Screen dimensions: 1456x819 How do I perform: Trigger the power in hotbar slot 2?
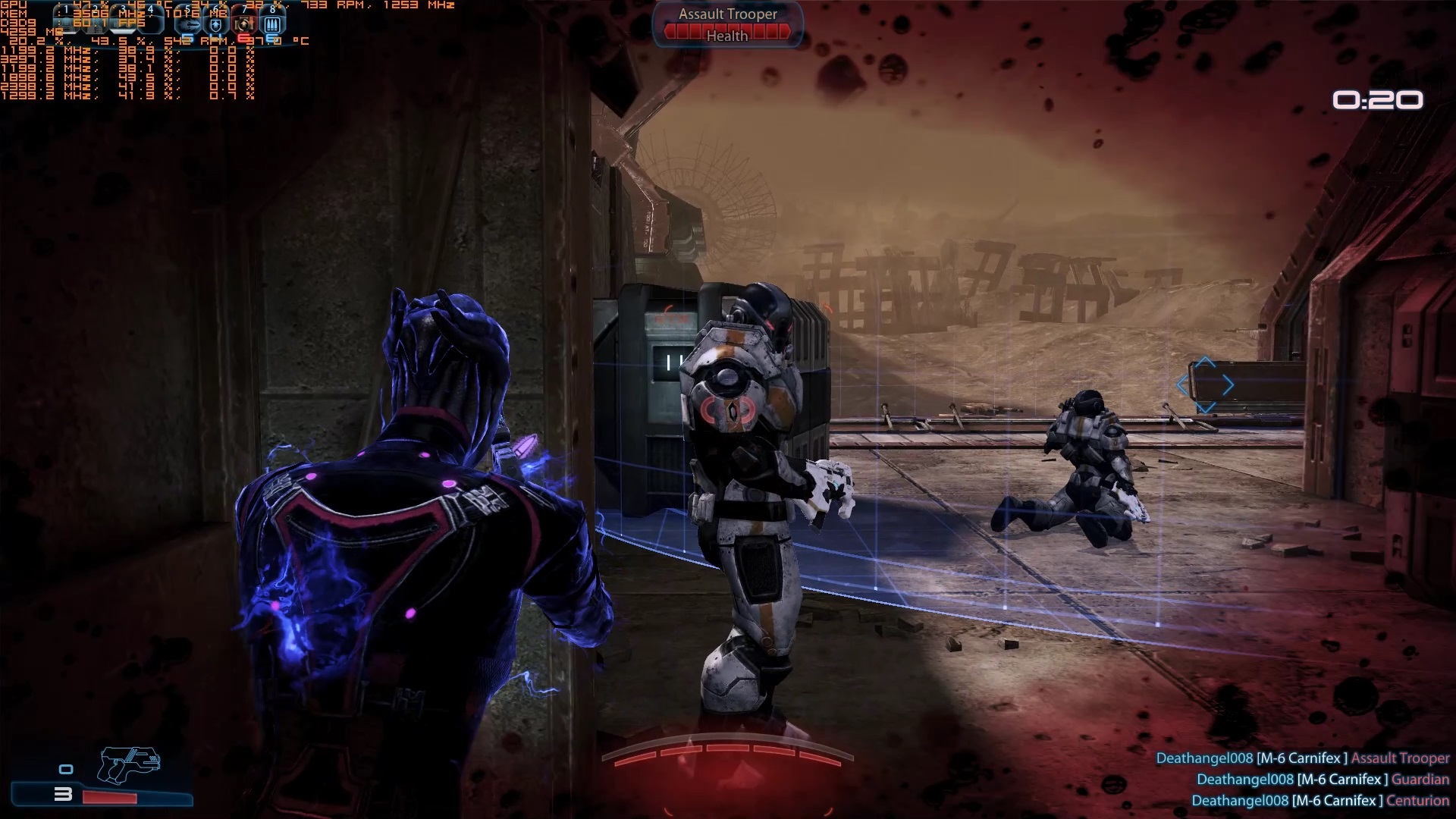(95, 24)
